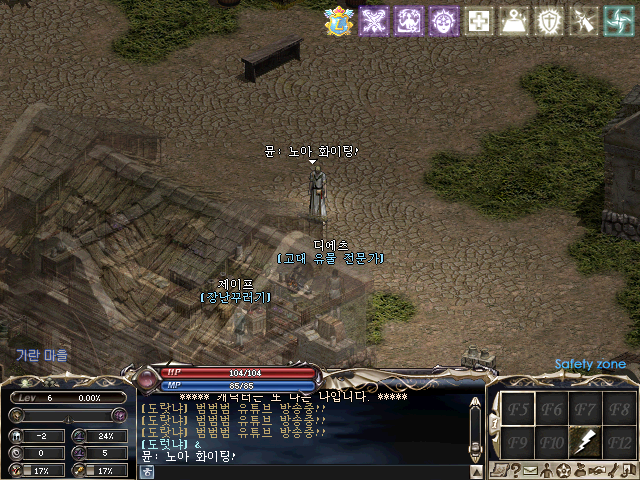Select the crossed arrows buff icon
This screenshot has width=640, height=480.
point(374,21)
